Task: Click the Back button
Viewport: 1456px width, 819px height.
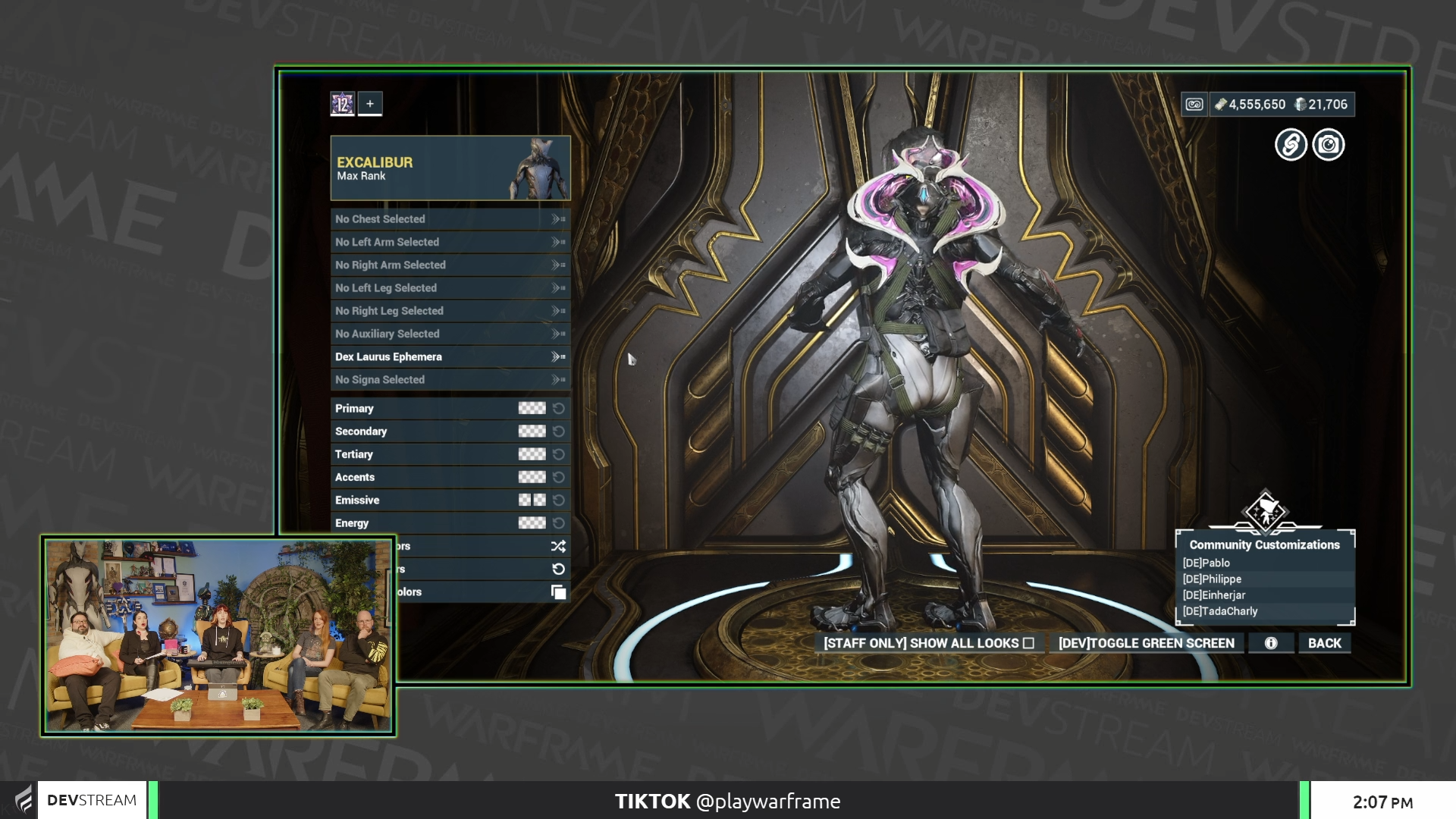Action: (1324, 643)
